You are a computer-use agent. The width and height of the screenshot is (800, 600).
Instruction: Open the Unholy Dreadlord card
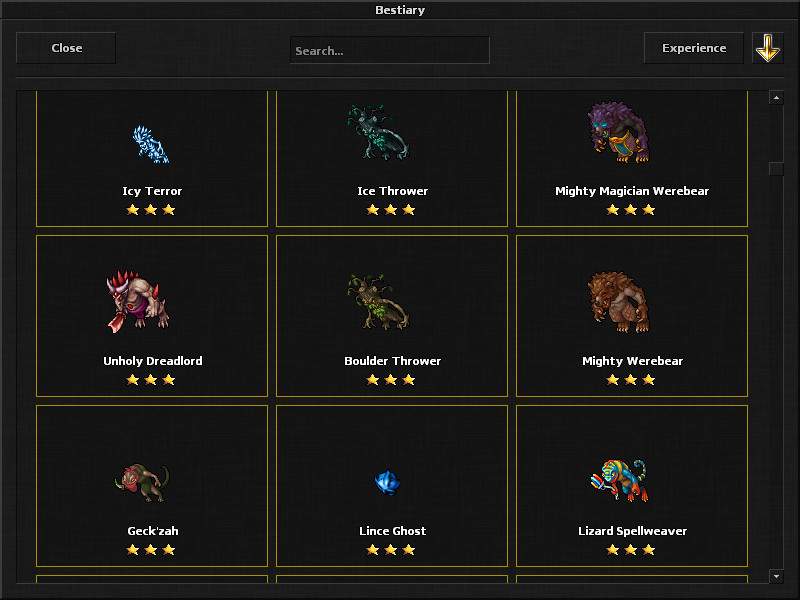coord(152,315)
